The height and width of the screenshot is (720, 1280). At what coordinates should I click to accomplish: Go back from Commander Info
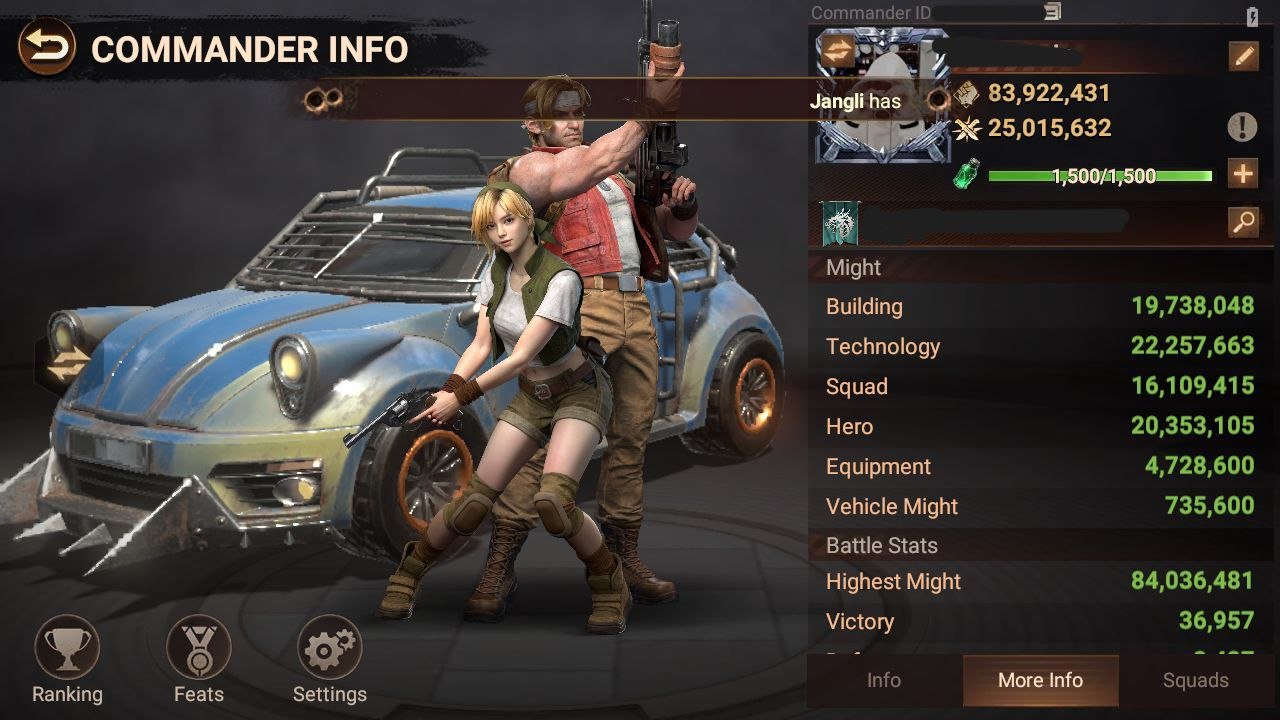pos(46,47)
